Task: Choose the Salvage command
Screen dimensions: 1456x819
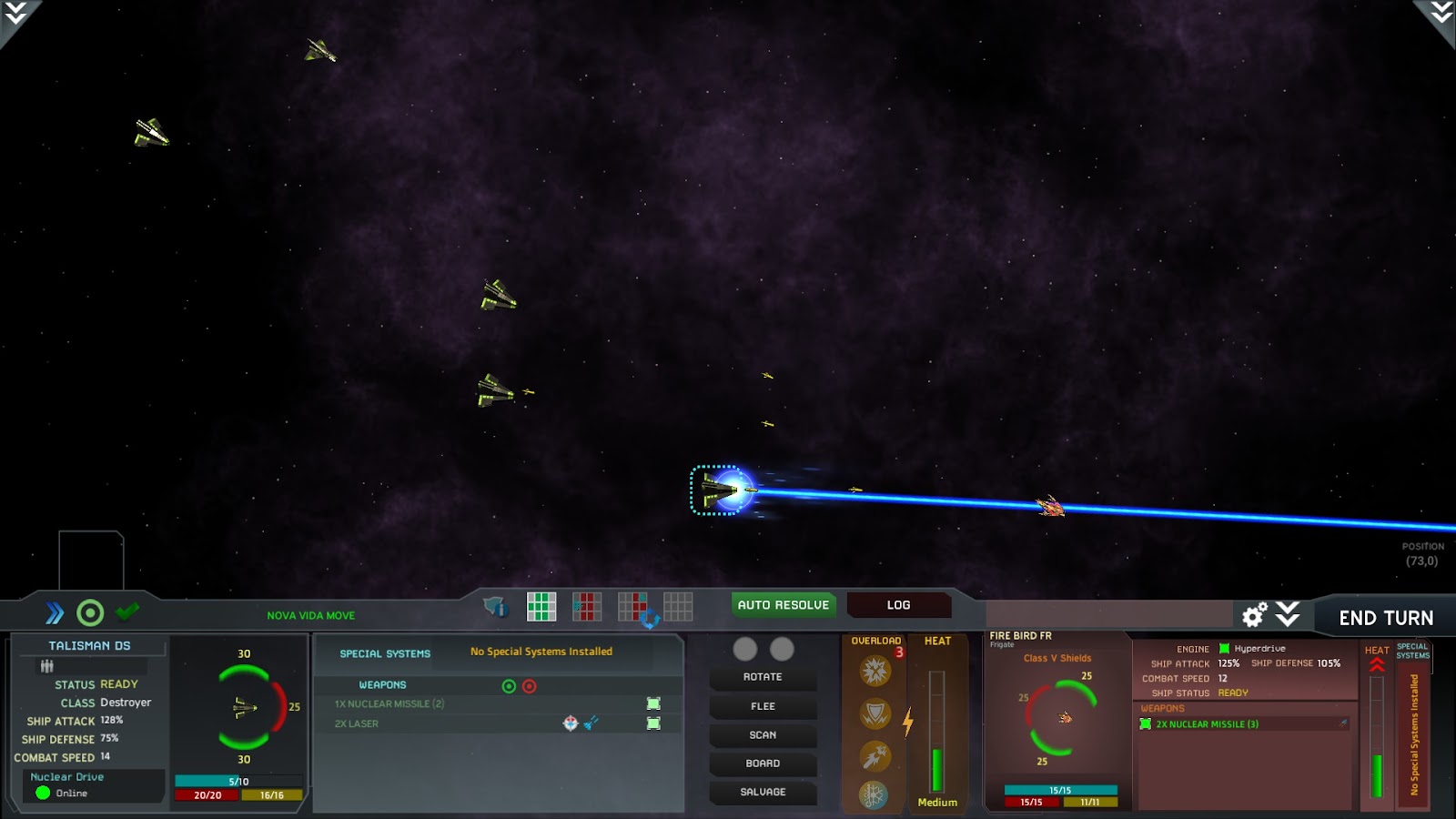Action: [763, 793]
